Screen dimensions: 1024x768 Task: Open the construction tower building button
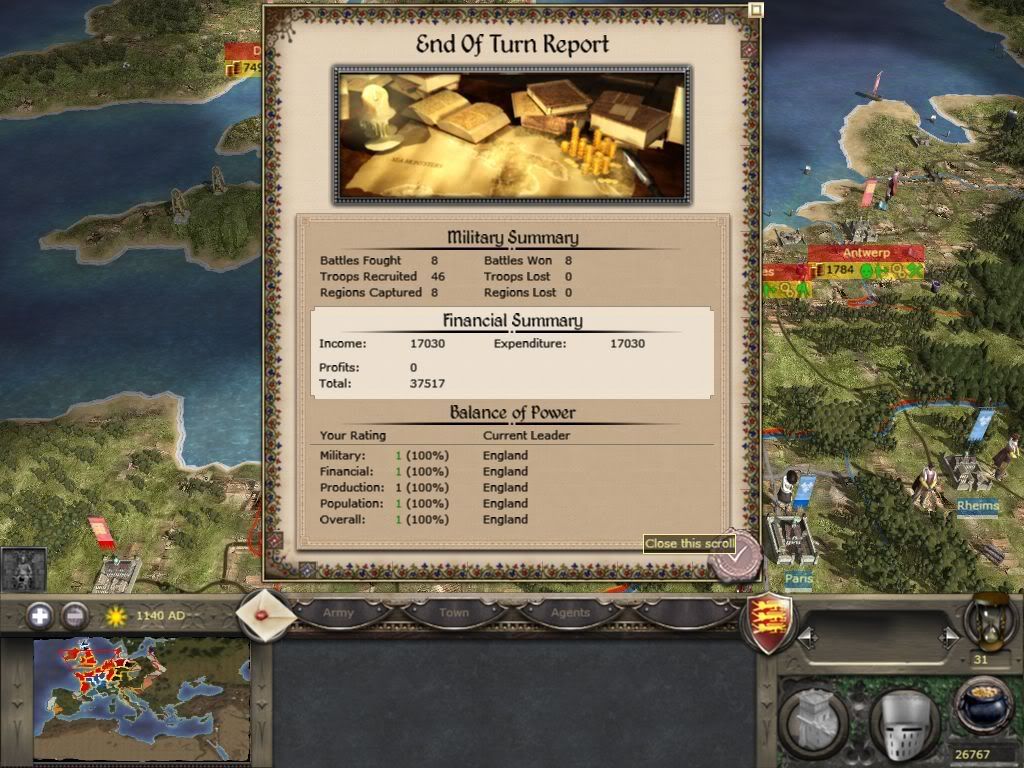coord(813,719)
